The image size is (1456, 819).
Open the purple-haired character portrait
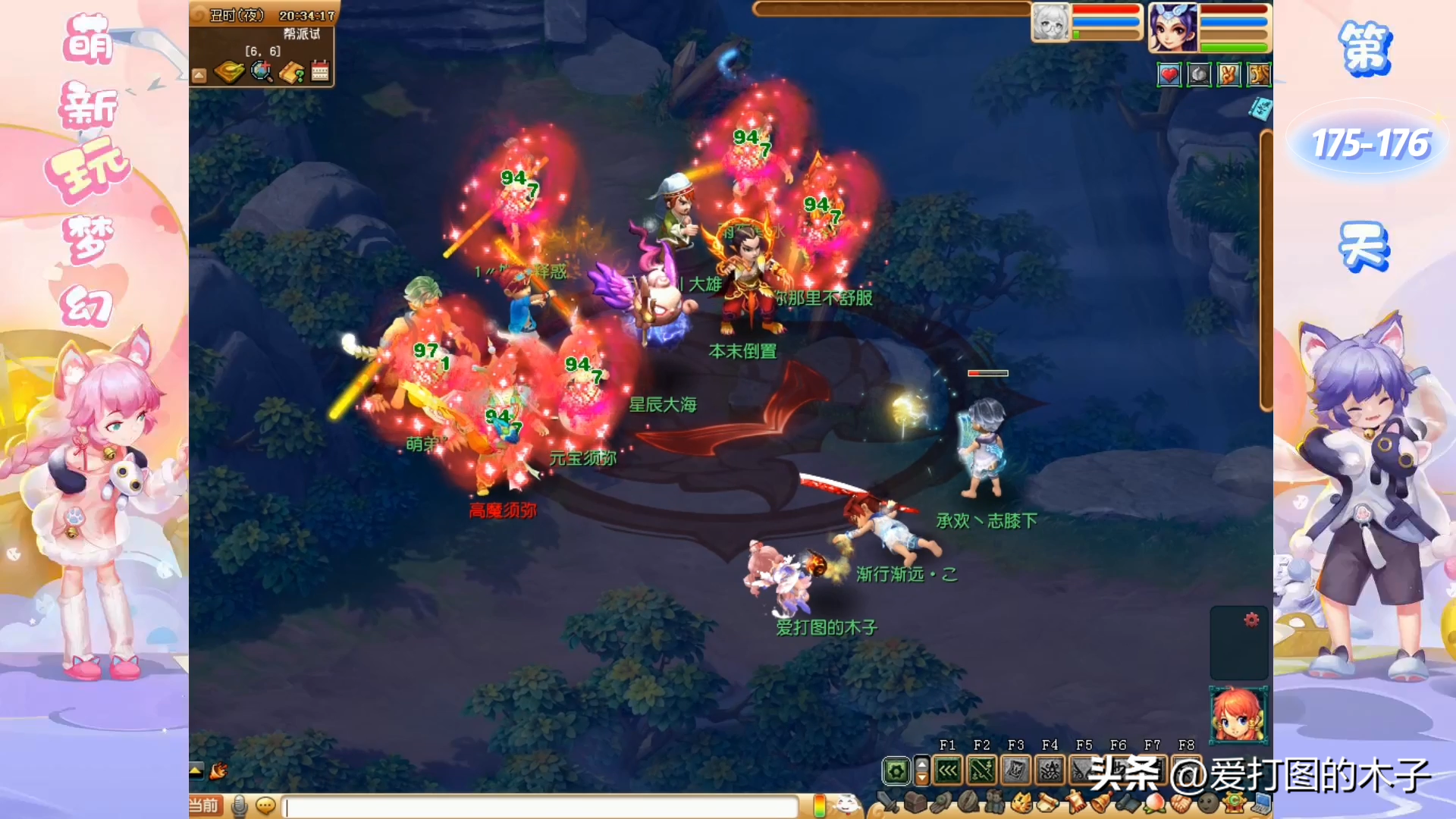point(1172,27)
